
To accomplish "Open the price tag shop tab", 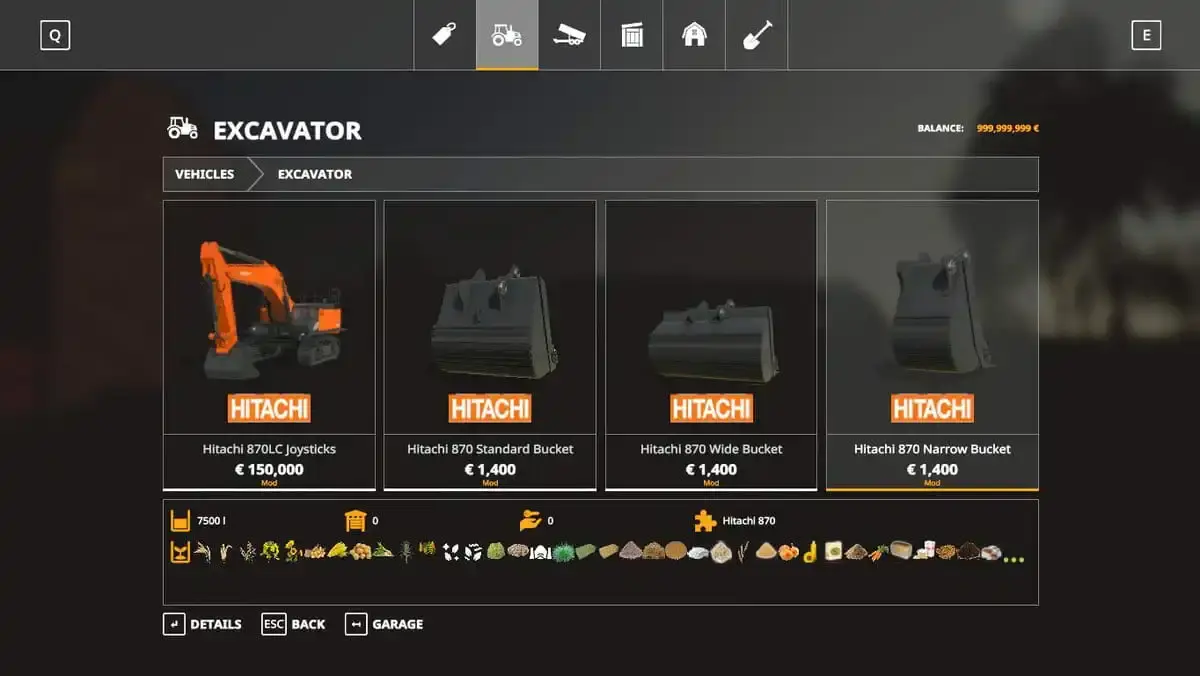I will tap(445, 35).
